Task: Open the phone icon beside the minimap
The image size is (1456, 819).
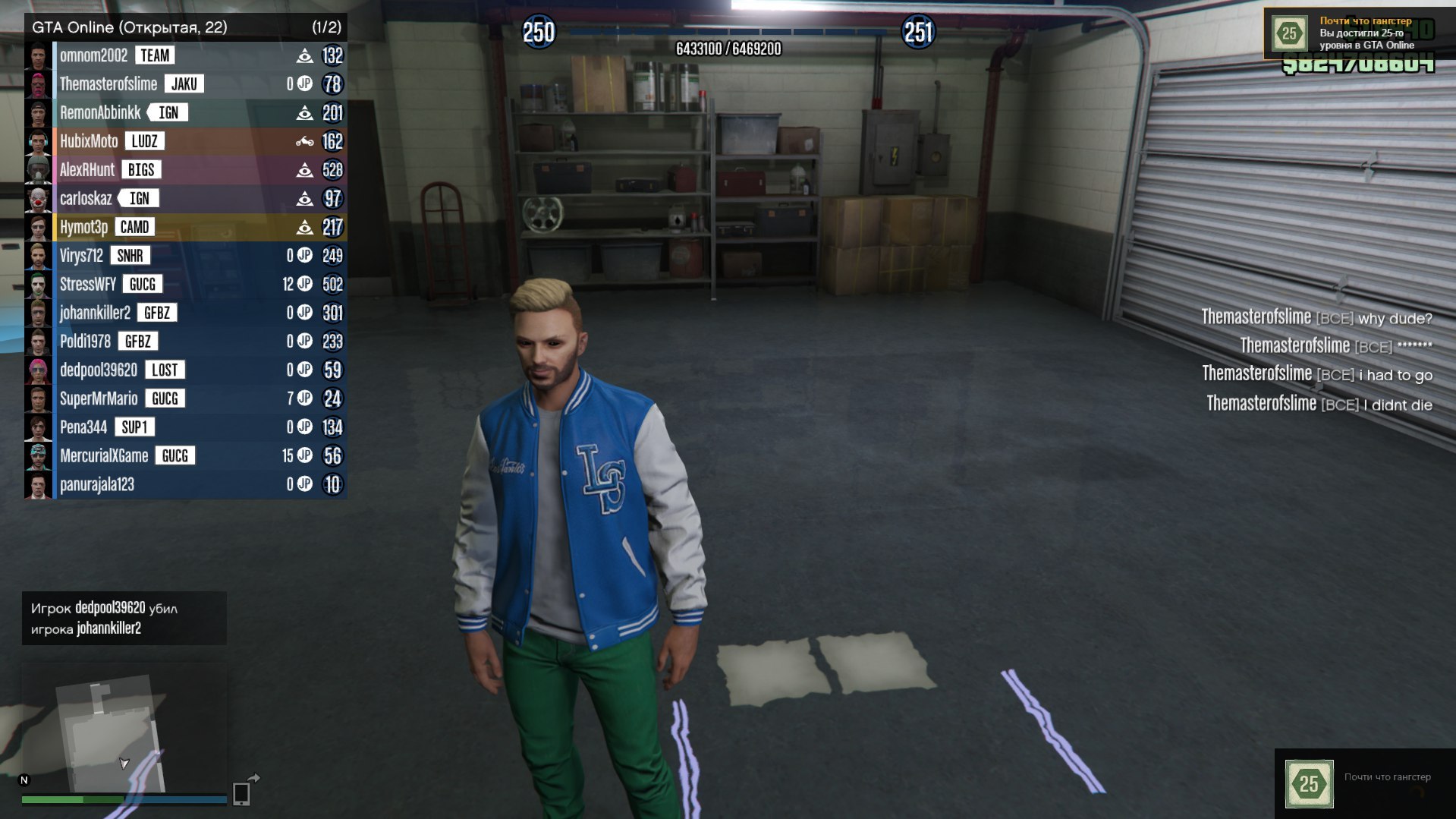Action: [x=241, y=792]
